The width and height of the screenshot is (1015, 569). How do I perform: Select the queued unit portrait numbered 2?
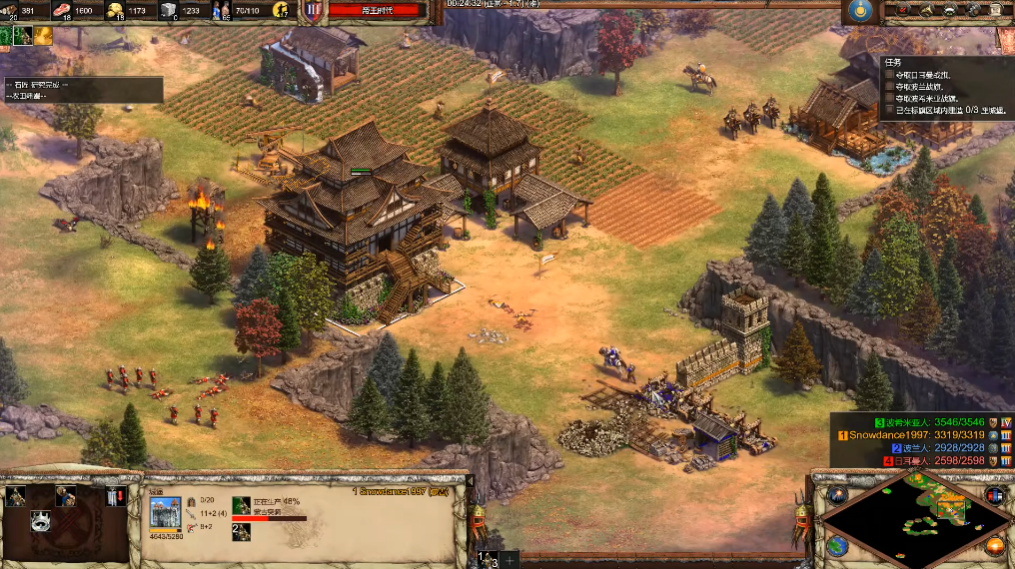pos(241,531)
